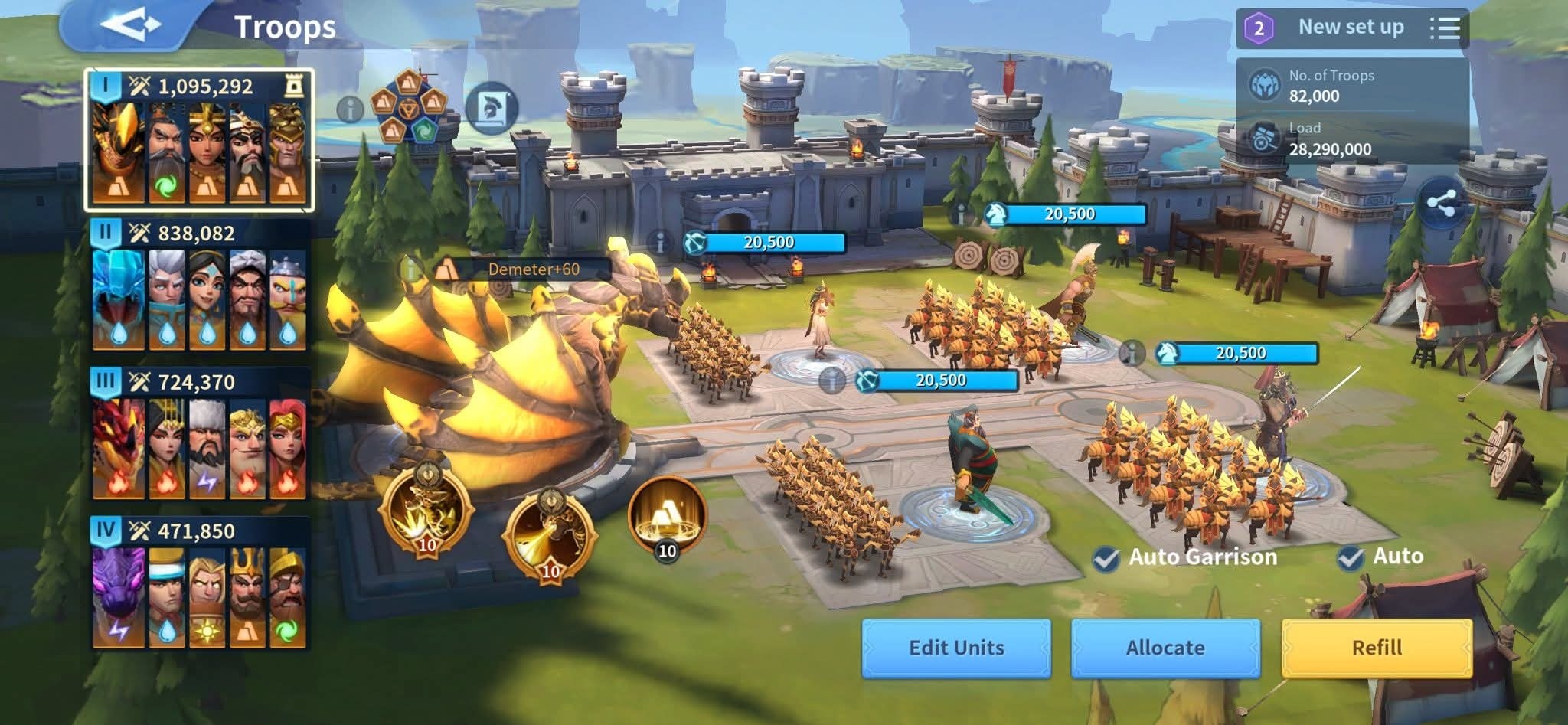The height and width of the screenshot is (725, 1568).
Task: Open the Edit Units screen
Action: pyautogui.click(x=956, y=648)
